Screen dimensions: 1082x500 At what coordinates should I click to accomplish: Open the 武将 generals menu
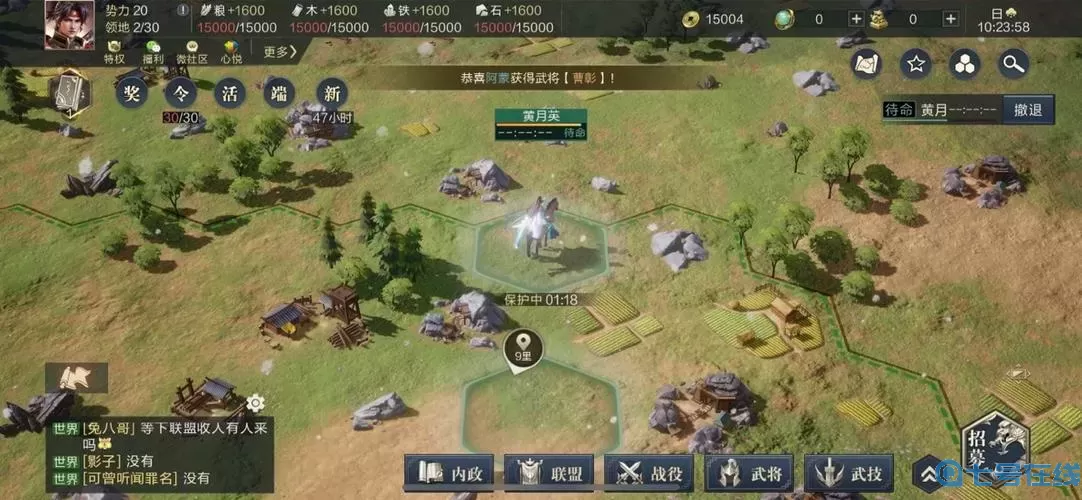[751, 473]
